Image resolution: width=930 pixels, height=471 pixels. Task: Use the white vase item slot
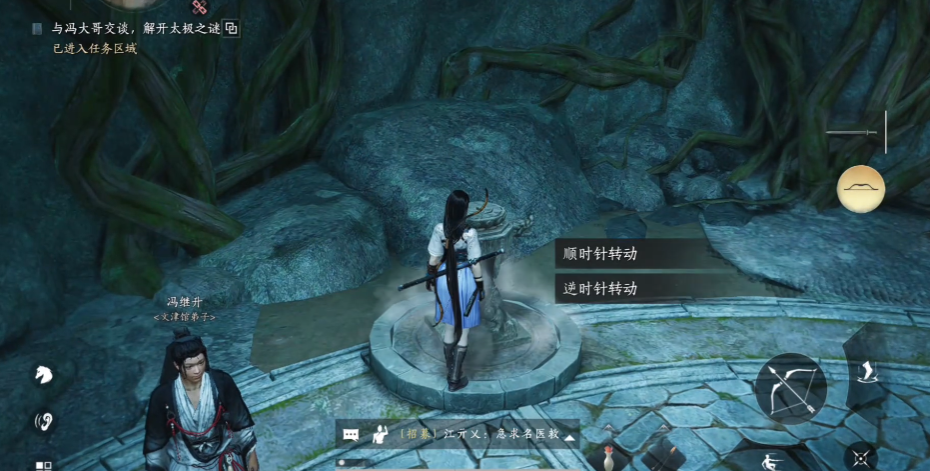click(607, 459)
